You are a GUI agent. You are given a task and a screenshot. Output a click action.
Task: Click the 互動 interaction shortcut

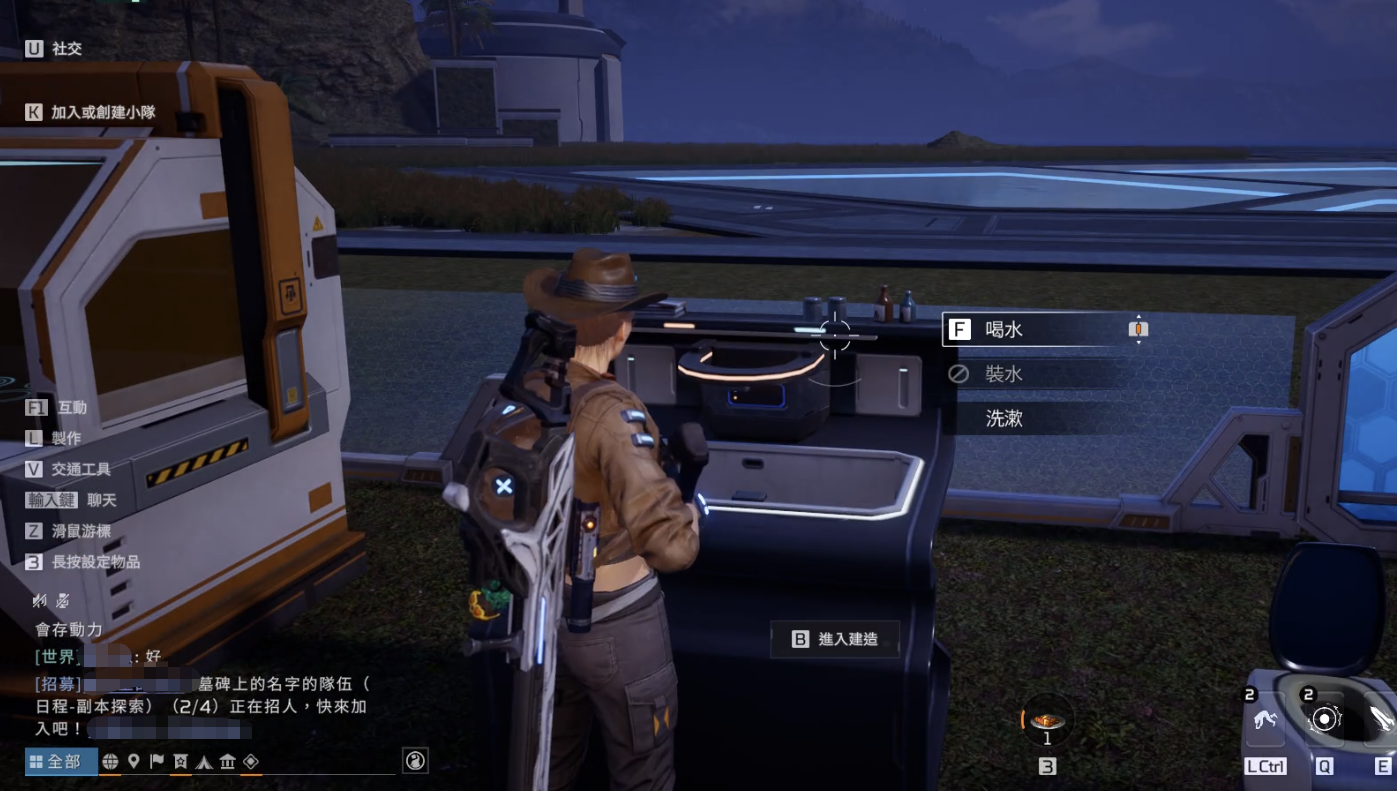coord(72,408)
